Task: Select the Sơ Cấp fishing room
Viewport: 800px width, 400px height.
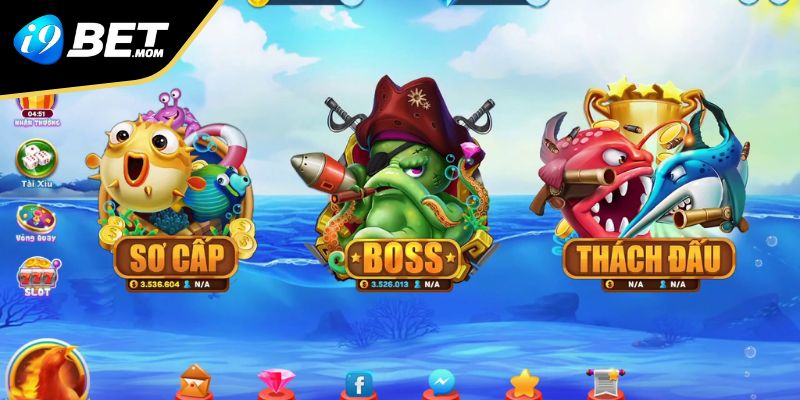Action: coord(176,257)
